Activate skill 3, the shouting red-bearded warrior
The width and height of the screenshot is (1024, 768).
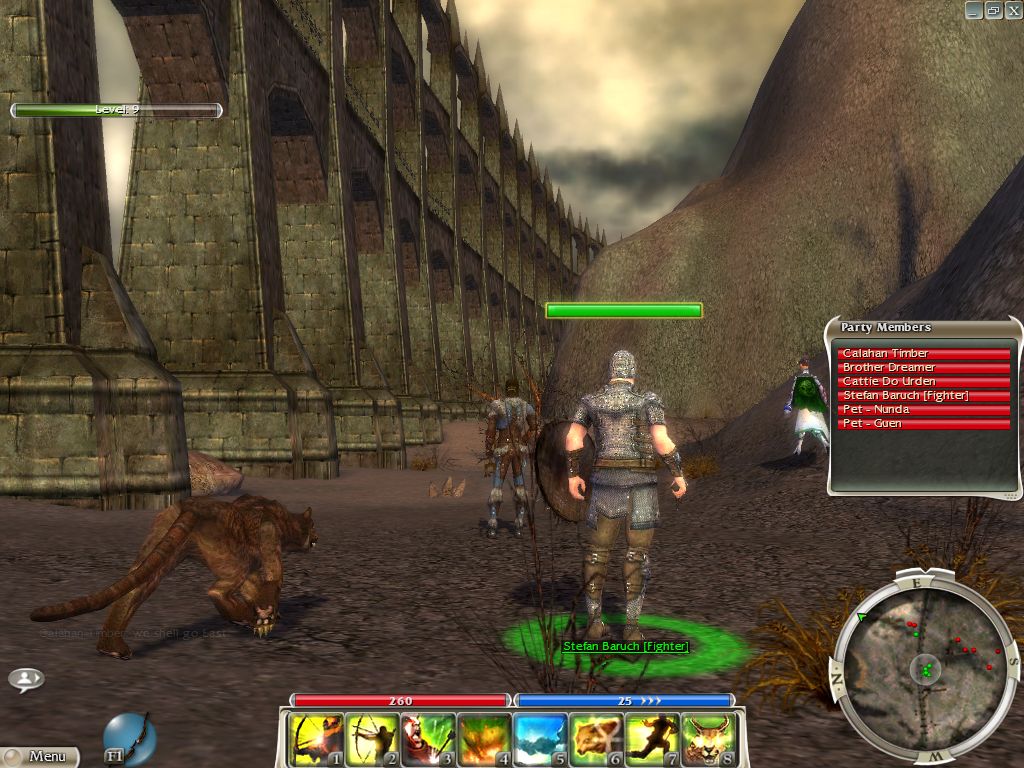pyautogui.click(x=428, y=740)
